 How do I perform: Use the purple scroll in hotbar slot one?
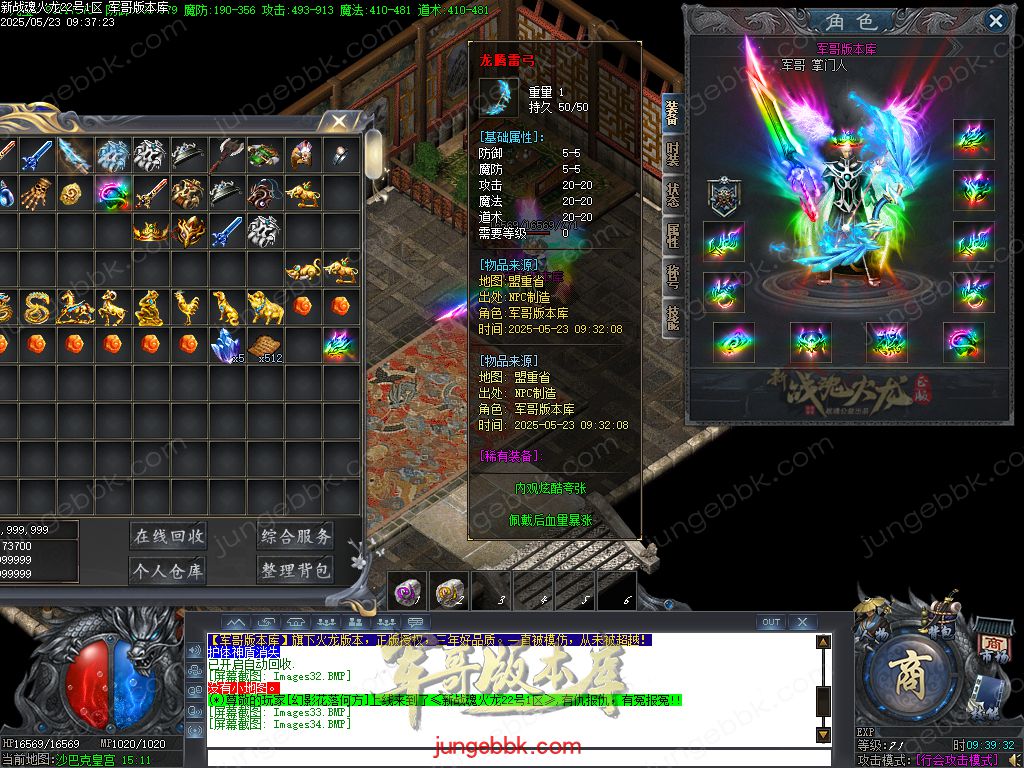407,591
